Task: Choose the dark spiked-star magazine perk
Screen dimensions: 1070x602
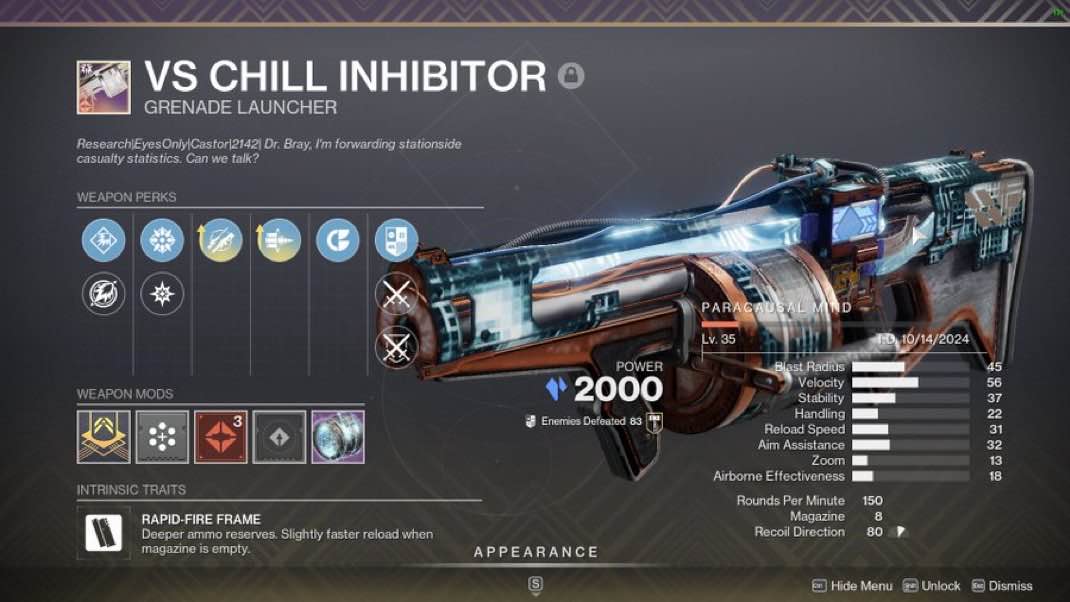Action: [162, 294]
